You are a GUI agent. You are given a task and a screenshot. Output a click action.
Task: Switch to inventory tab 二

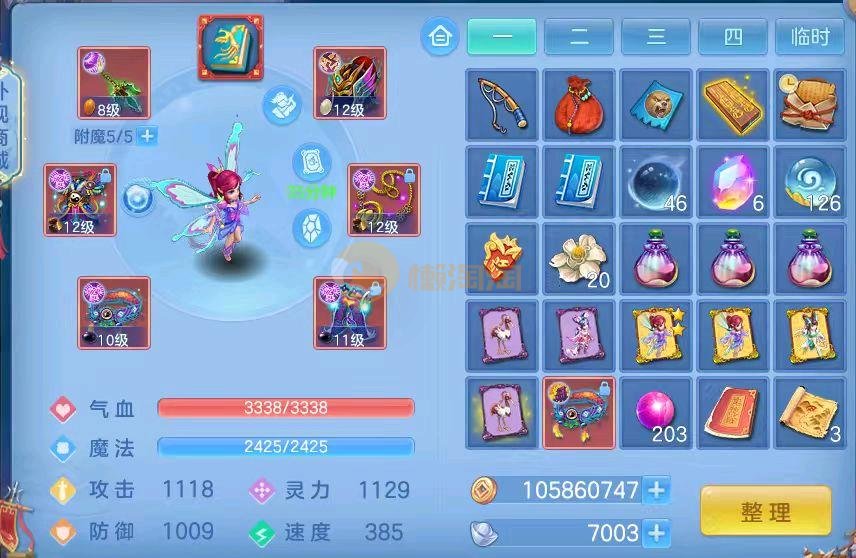click(x=579, y=37)
